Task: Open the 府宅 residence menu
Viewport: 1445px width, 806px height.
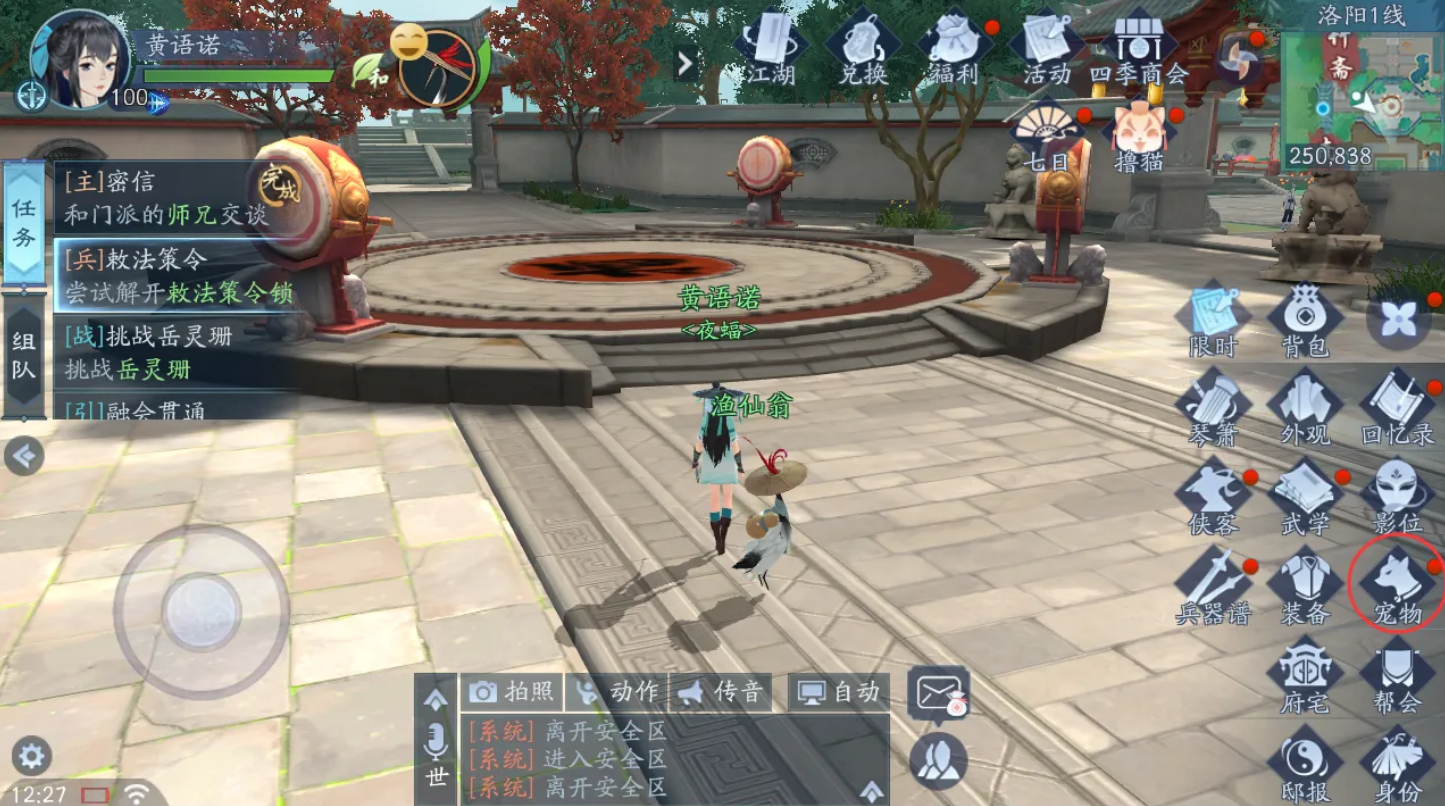Action: 1304,676
